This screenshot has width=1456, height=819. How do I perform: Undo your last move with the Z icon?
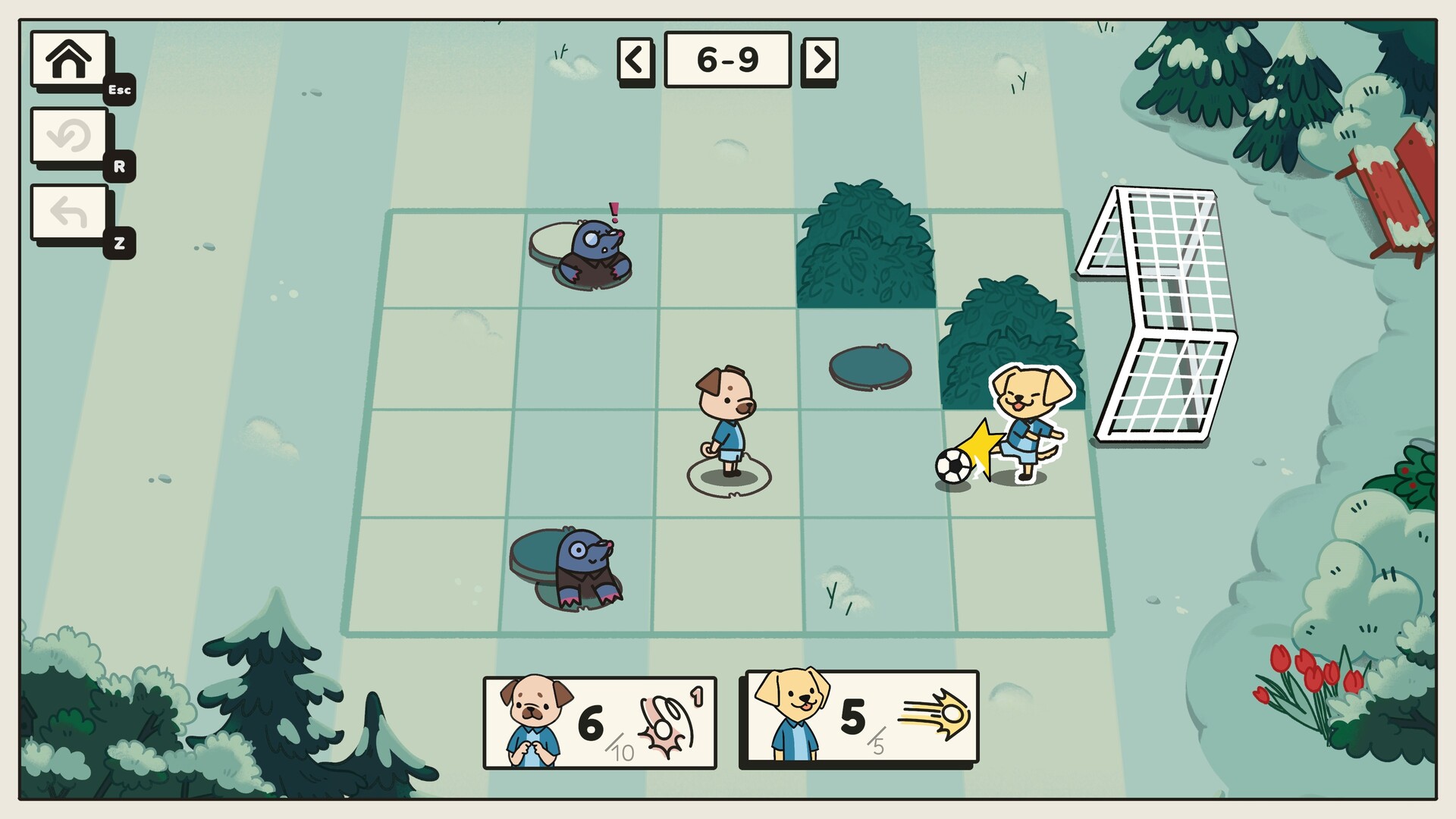pos(67,212)
